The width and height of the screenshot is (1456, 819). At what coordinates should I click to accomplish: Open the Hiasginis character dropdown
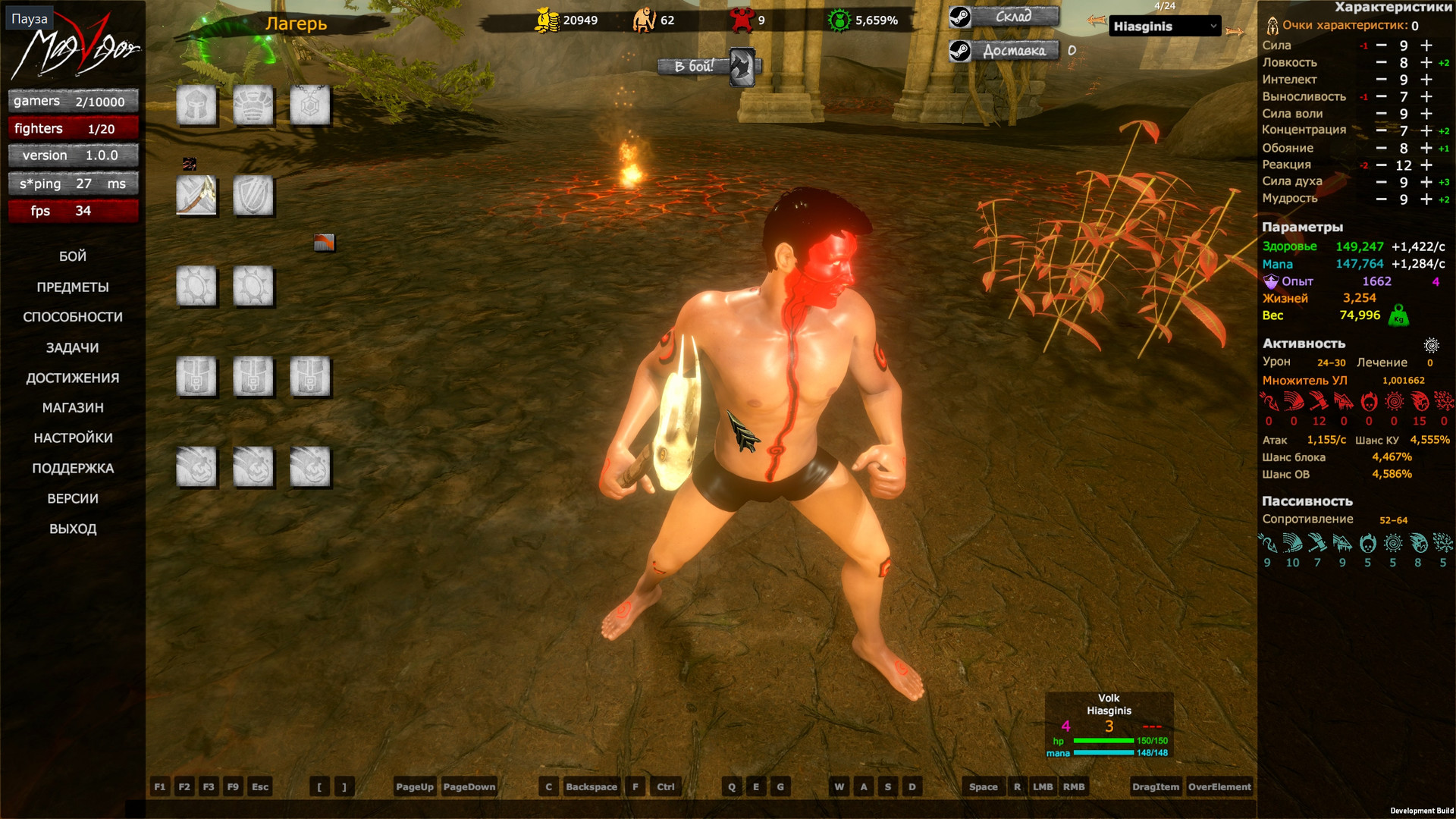pos(1165,25)
